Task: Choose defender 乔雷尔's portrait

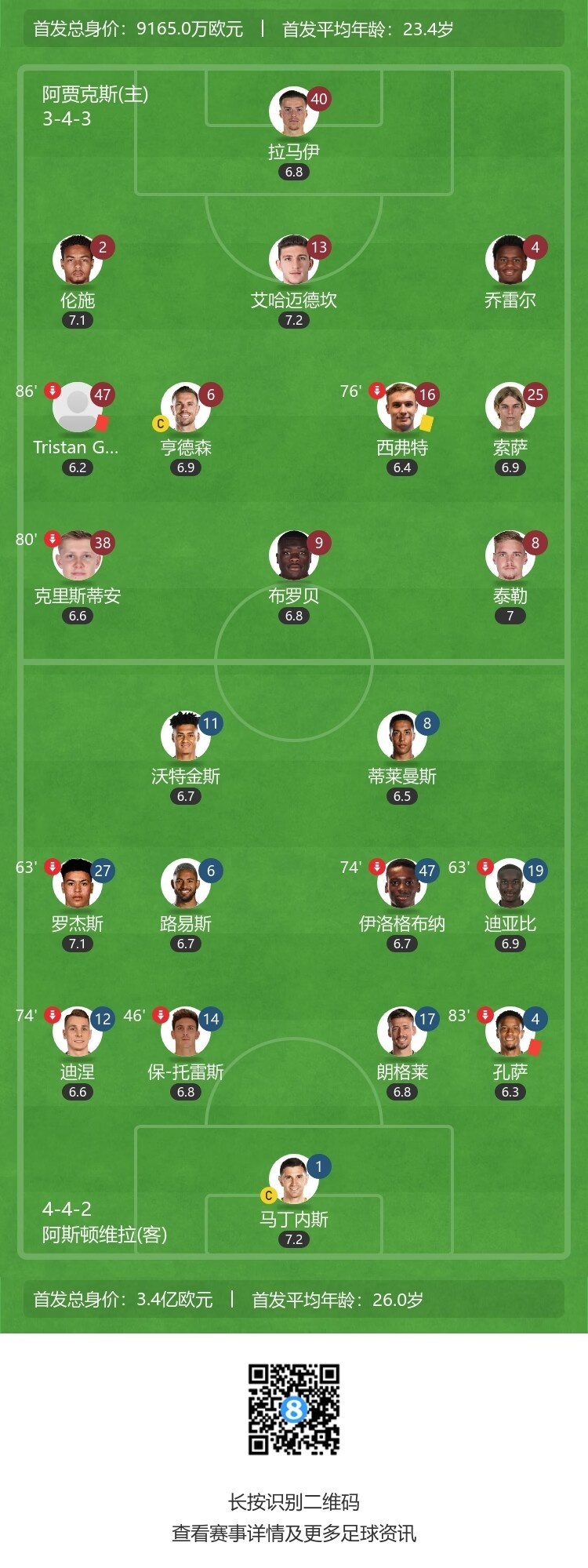Action: 510,260
